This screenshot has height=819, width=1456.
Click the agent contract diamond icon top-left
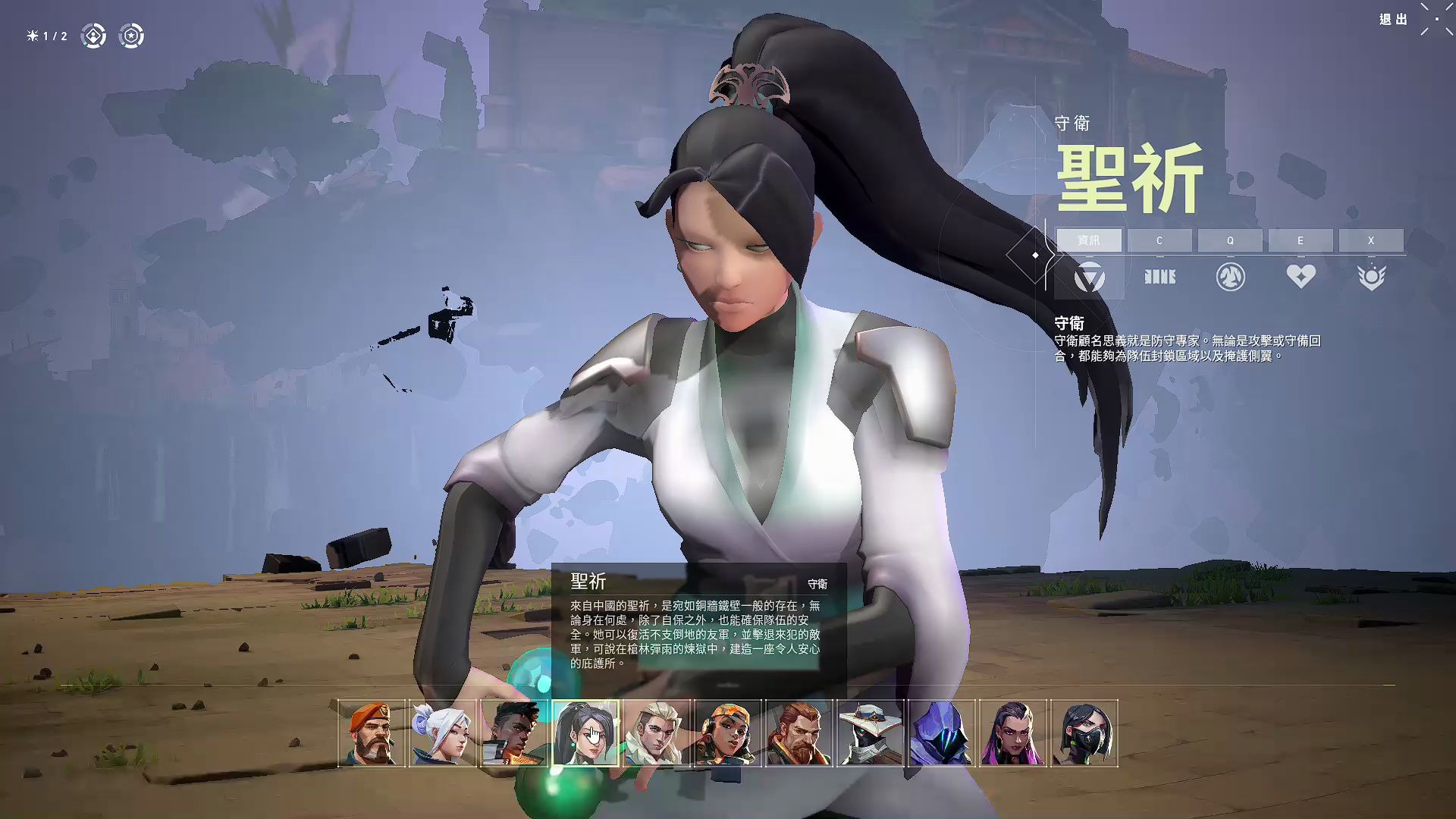(93, 35)
